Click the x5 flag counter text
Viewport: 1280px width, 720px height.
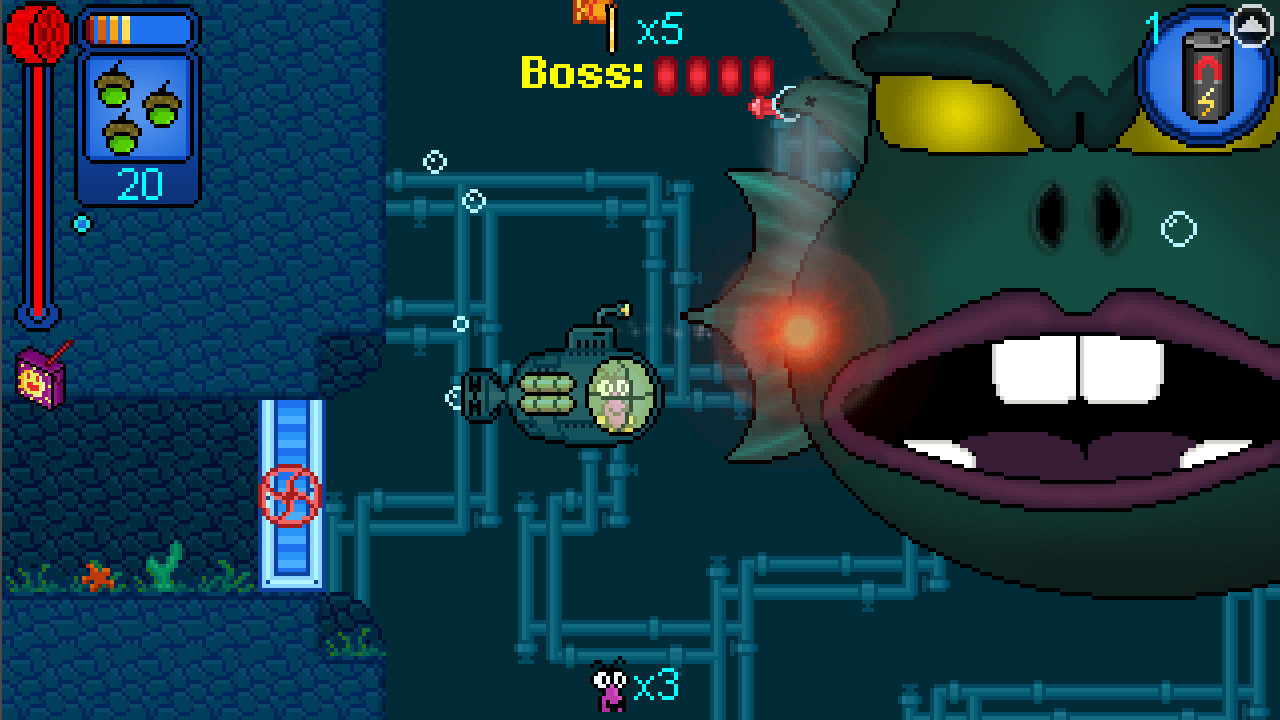[662, 30]
